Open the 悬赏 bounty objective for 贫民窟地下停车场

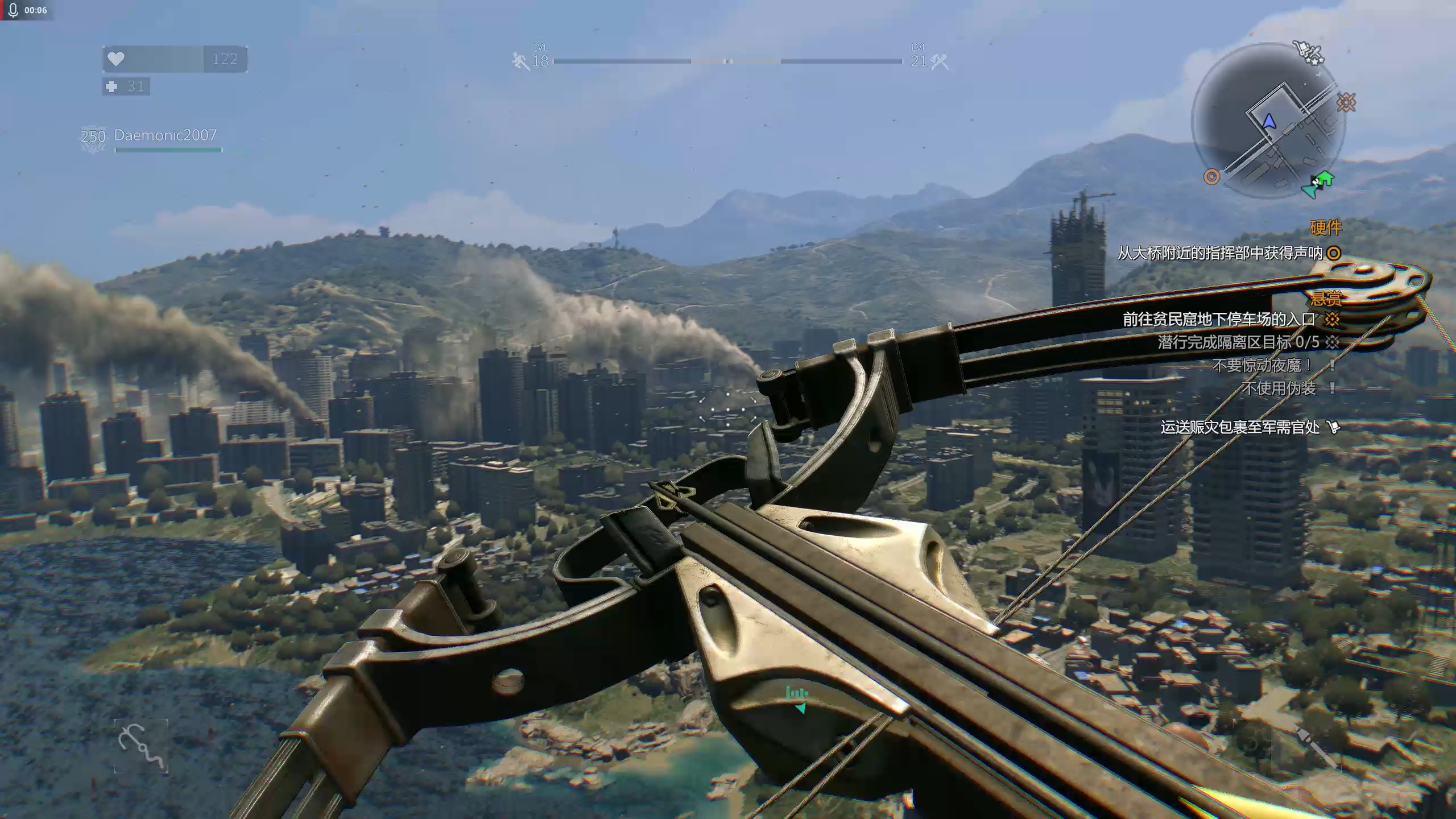1219,320
